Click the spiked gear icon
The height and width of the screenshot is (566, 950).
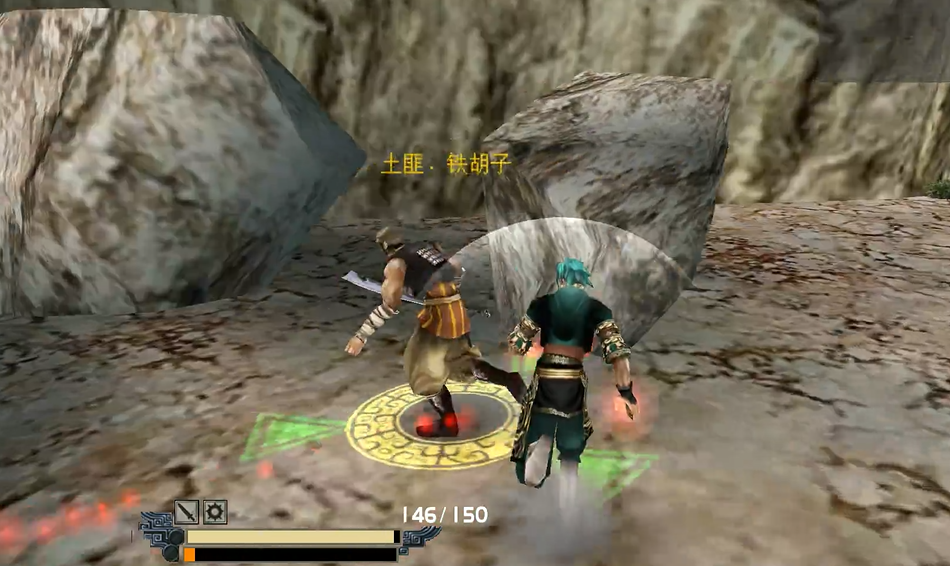(215, 512)
